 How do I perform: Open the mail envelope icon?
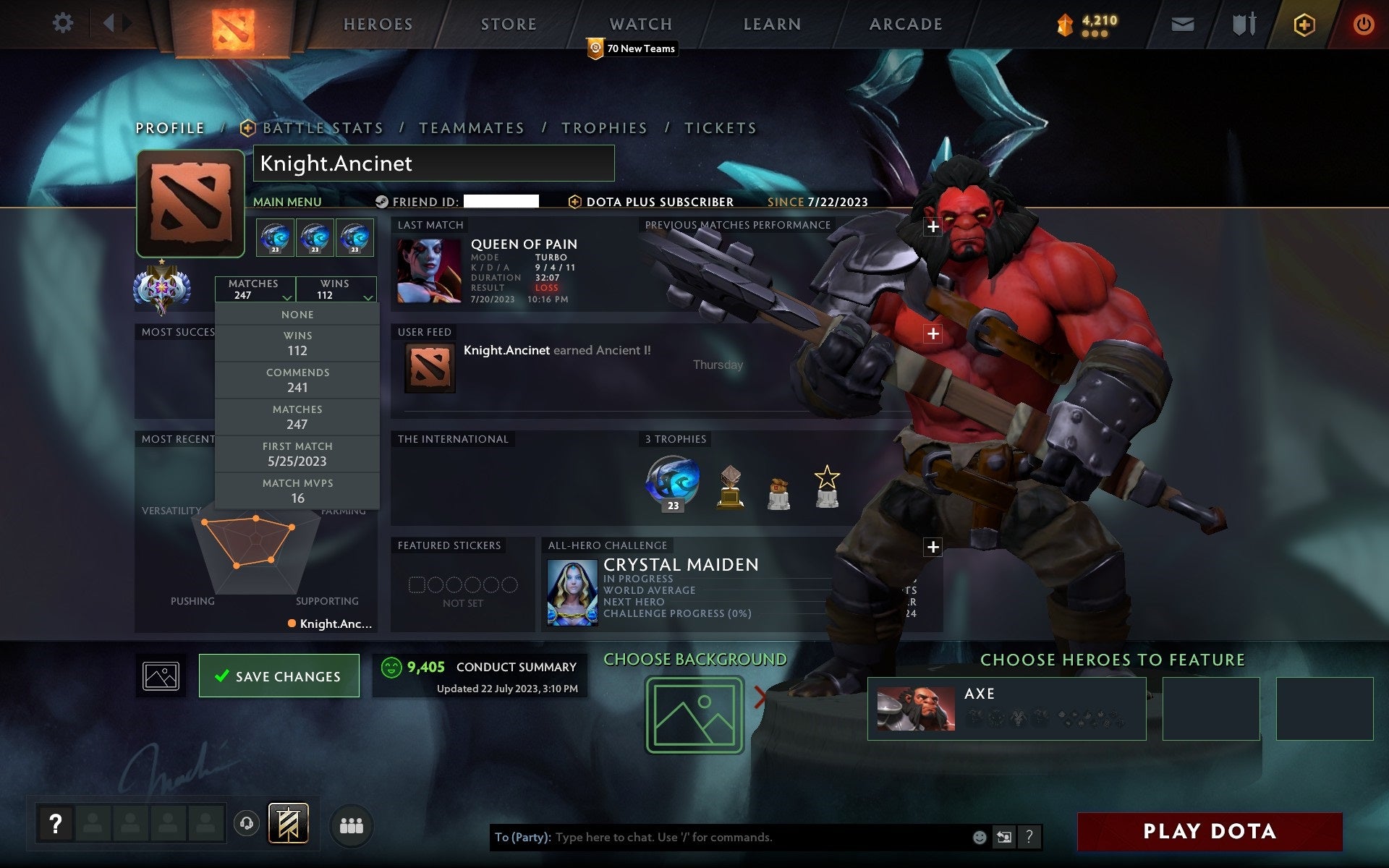click(x=1182, y=25)
